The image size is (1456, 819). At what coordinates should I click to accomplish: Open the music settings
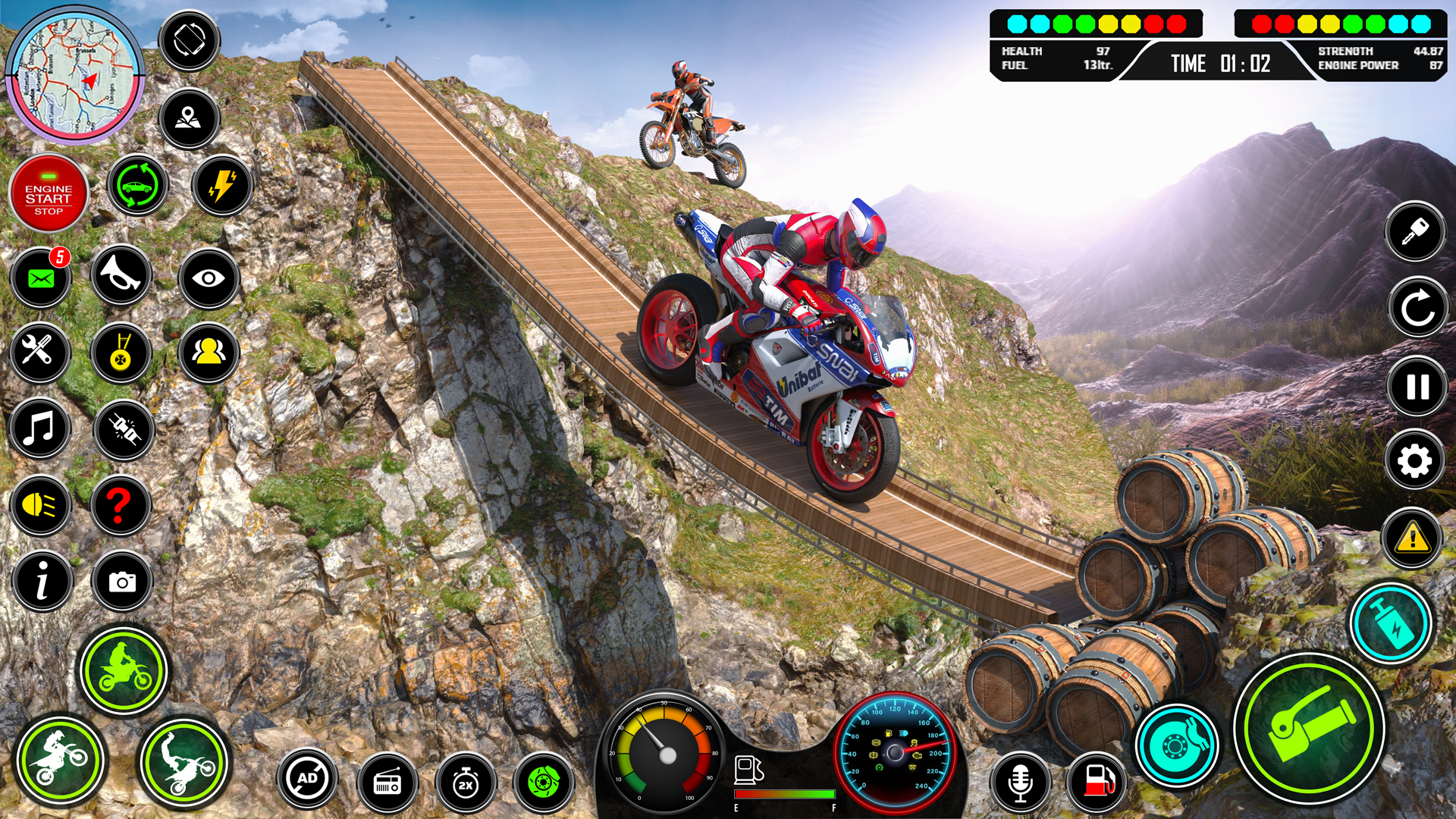[x=42, y=430]
